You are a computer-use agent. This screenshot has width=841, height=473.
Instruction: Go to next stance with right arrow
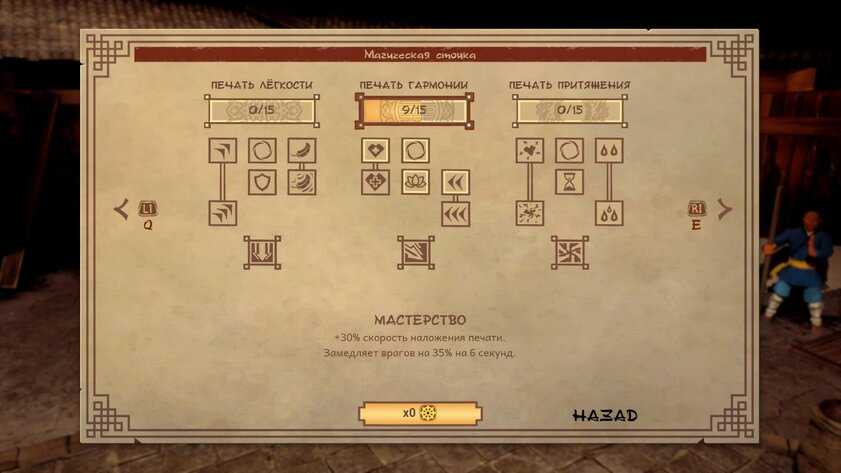click(x=724, y=209)
